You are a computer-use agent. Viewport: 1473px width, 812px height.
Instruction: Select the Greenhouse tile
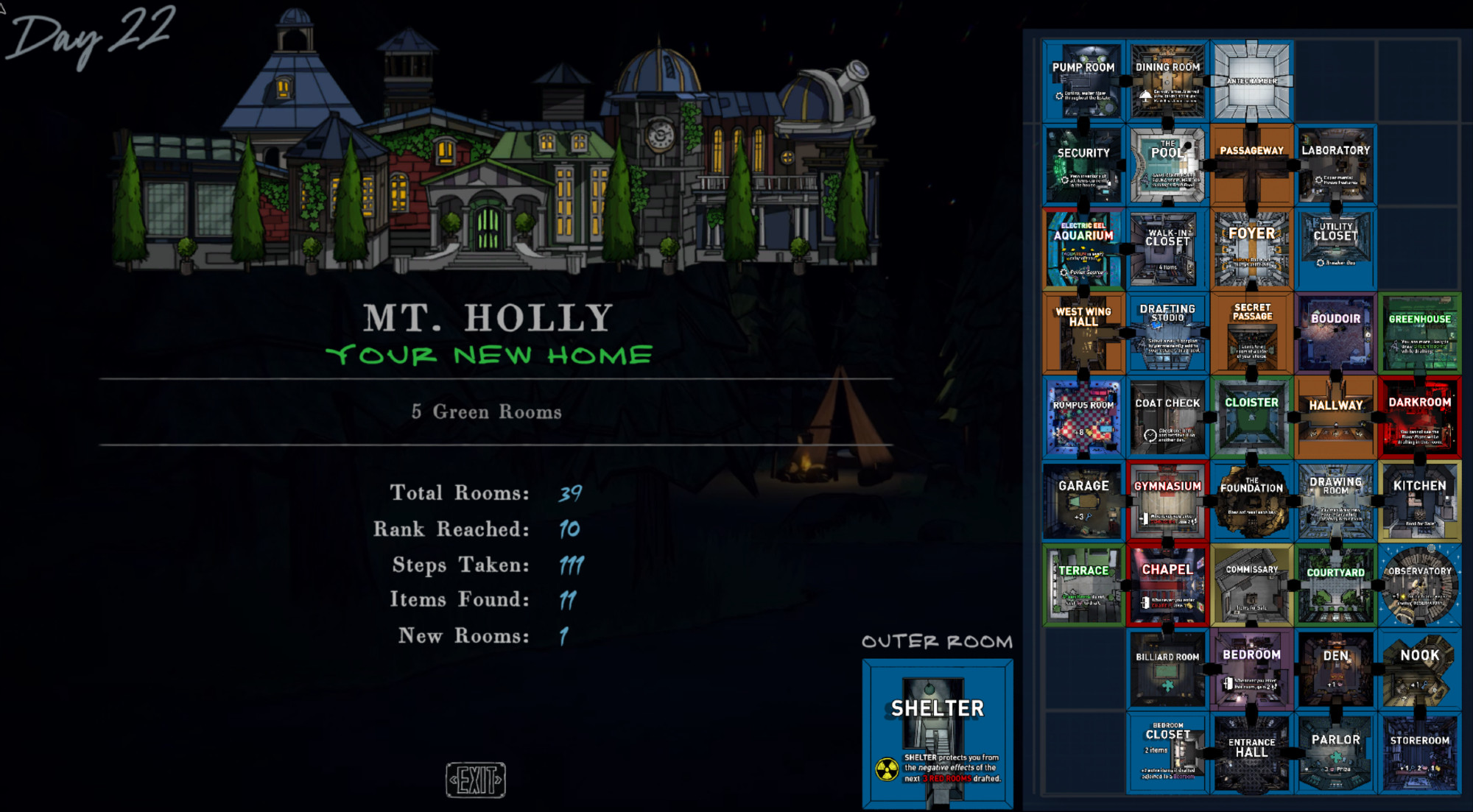point(1419,333)
